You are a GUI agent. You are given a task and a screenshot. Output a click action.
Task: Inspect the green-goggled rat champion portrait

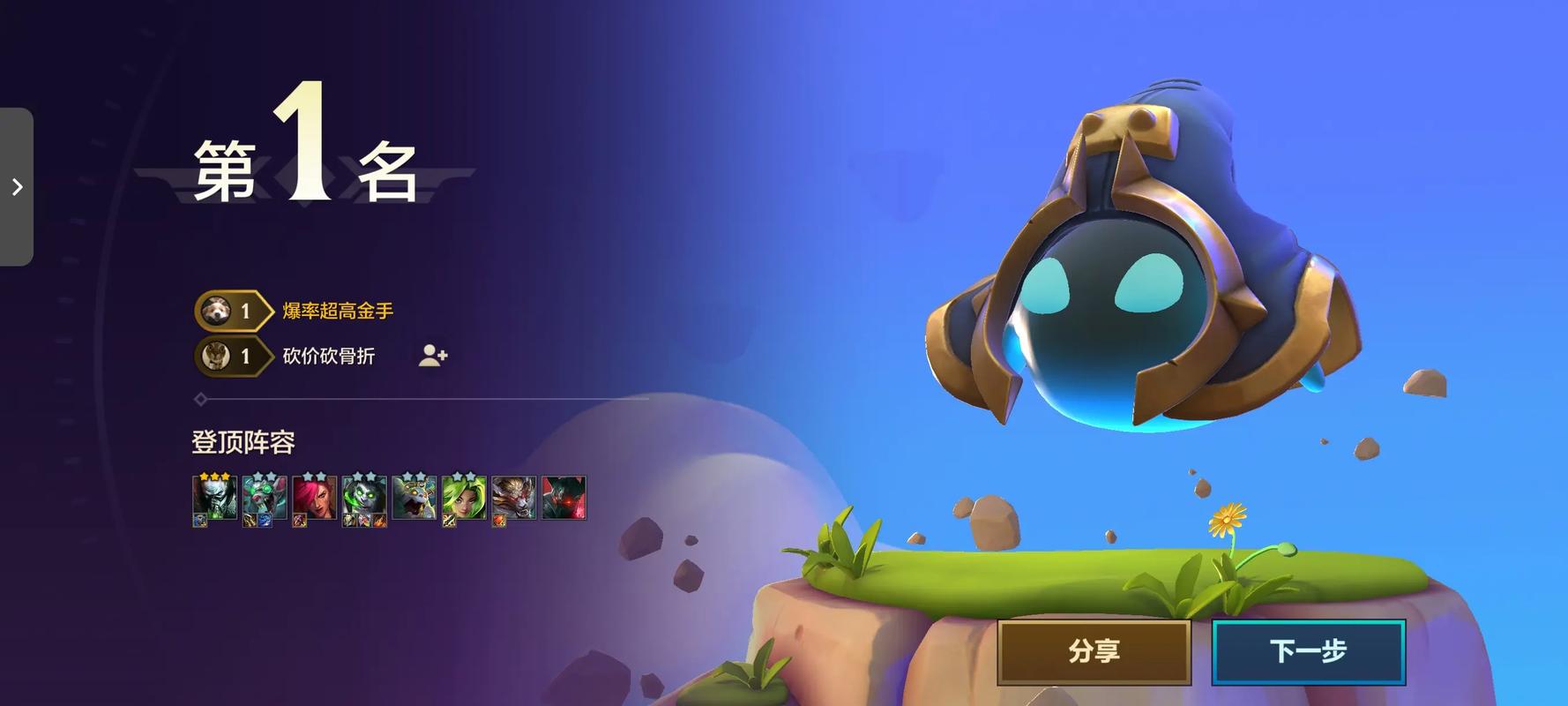click(264, 498)
